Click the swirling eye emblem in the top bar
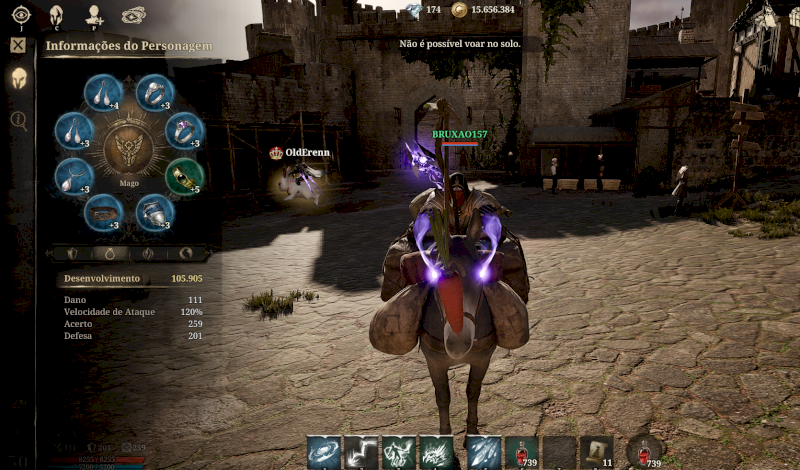This screenshot has height=470, width=800. tap(133, 14)
